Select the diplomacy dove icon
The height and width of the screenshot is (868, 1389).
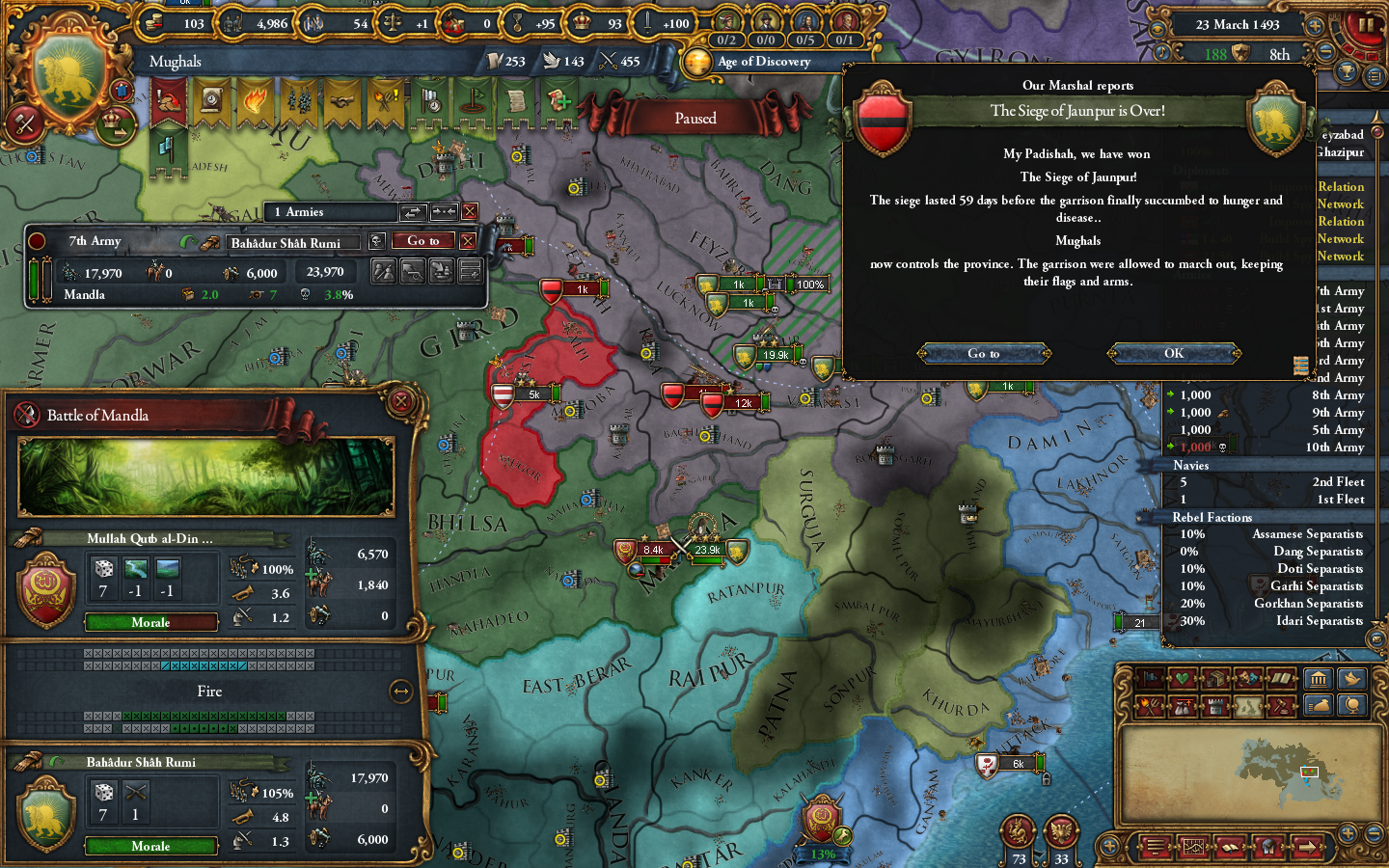click(x=1350, y=678)
